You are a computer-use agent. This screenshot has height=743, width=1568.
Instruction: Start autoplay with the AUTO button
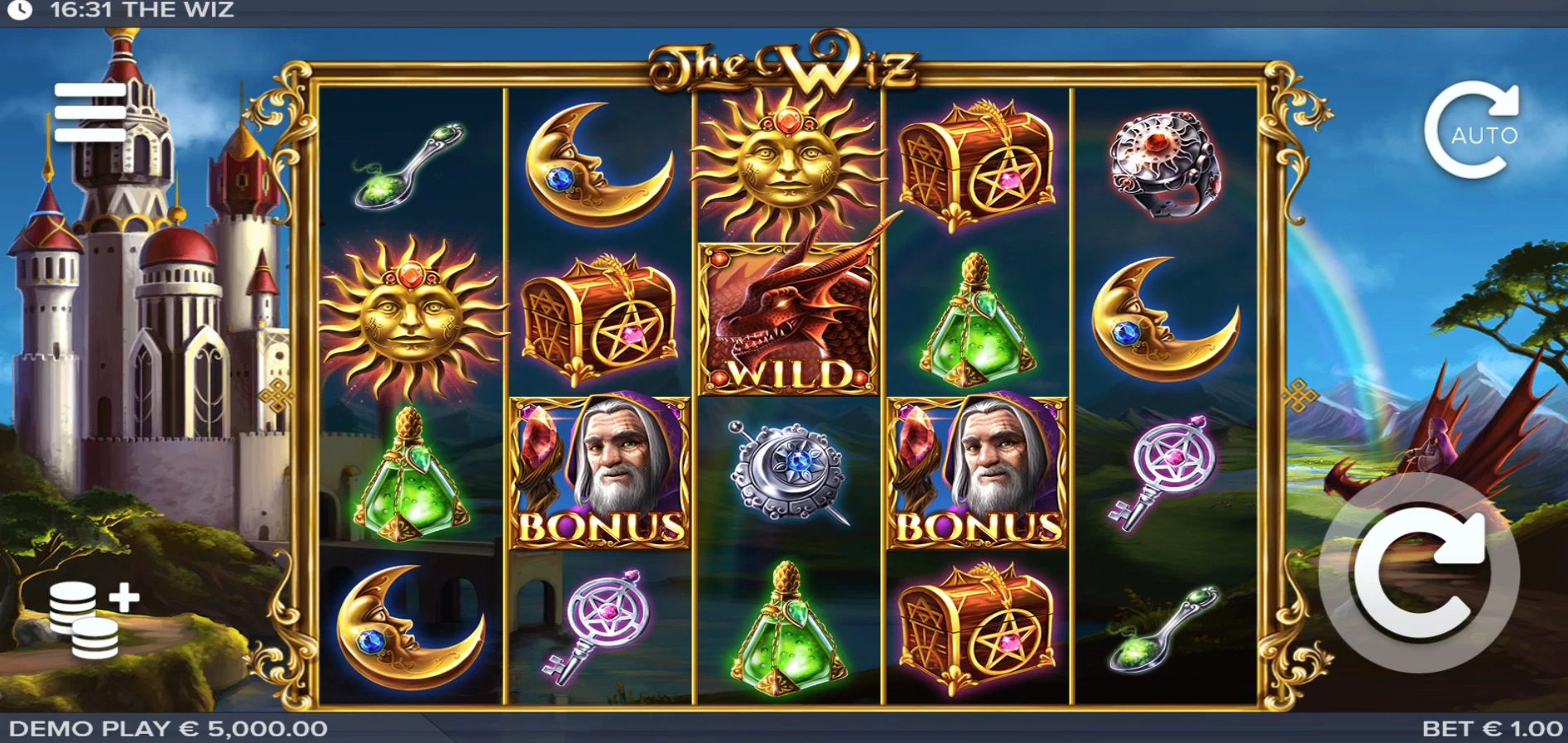coord(1471,131)
